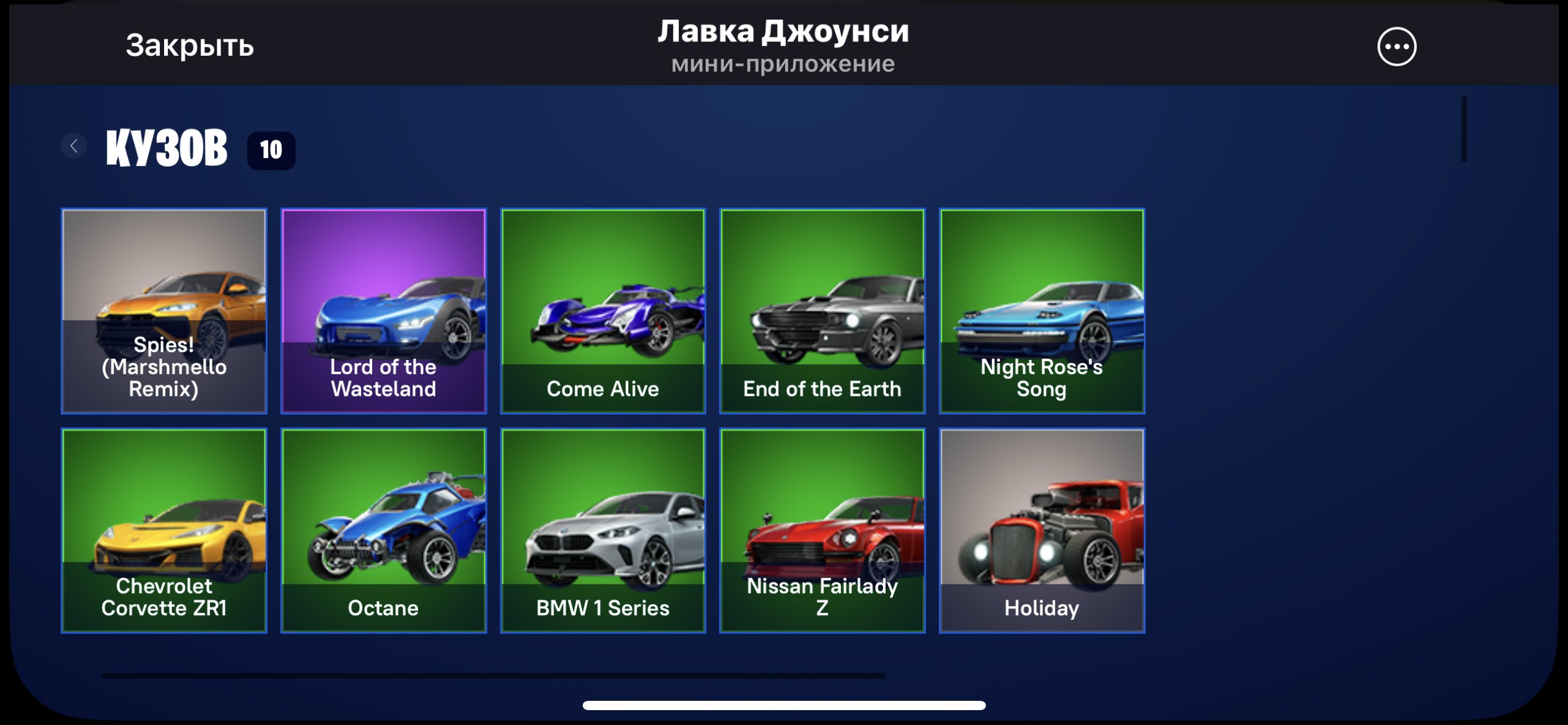Tap the мини-приложение subtitle label

point(783,64)
